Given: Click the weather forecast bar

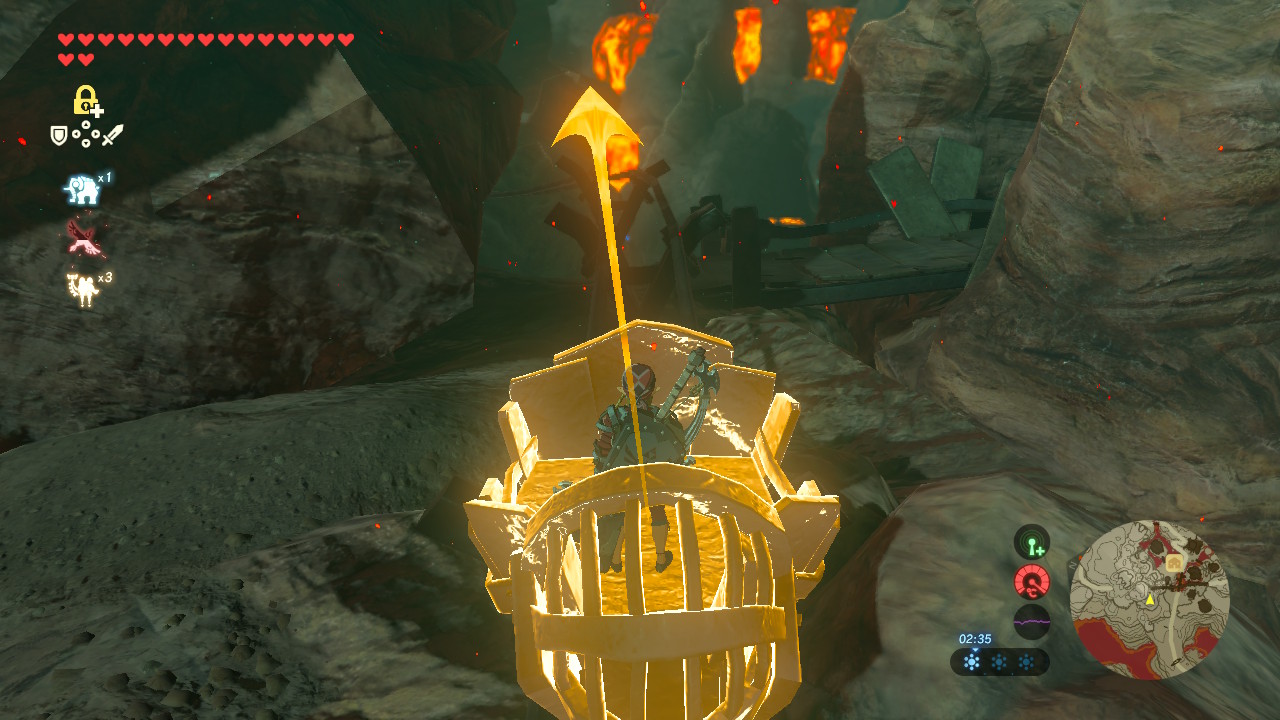Looking at the screenshot, I should point(999,662).
